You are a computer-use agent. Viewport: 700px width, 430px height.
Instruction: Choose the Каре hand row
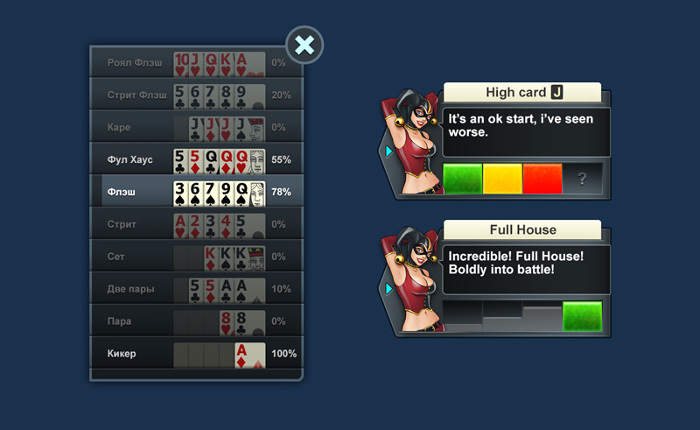coord(195,127)
